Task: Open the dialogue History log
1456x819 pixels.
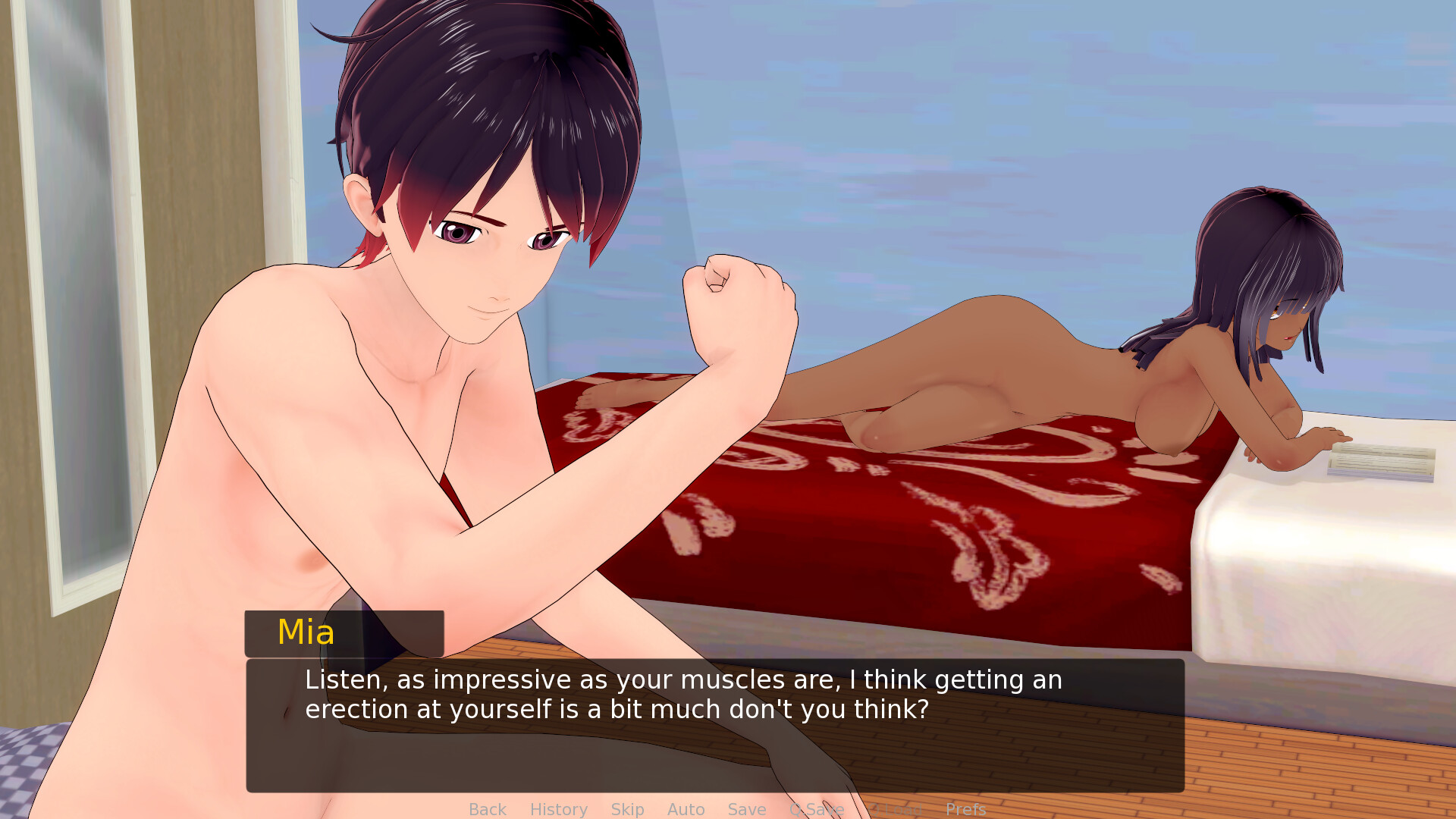Action: click(558, 809)
